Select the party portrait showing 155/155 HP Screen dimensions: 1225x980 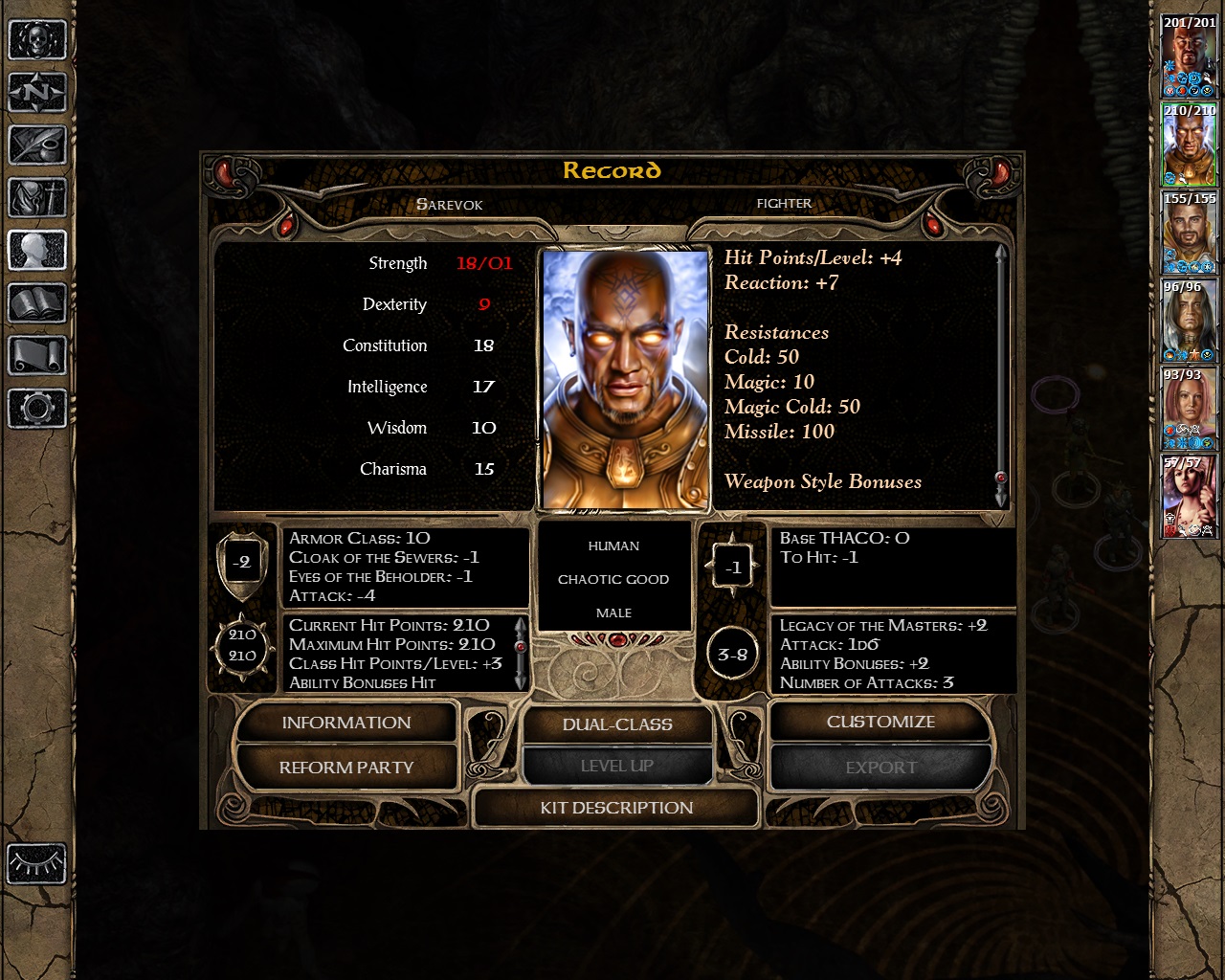pyautogui.click(x=1190, y=233)
